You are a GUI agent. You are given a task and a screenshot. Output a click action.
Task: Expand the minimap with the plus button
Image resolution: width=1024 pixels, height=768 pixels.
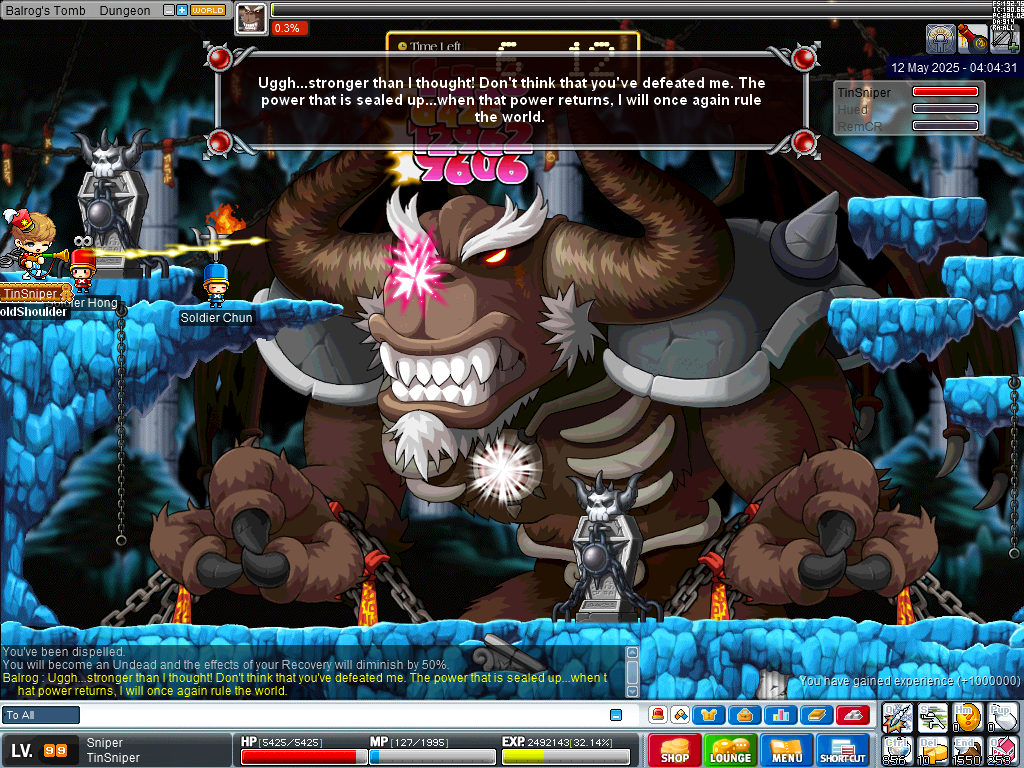[181, 10]
